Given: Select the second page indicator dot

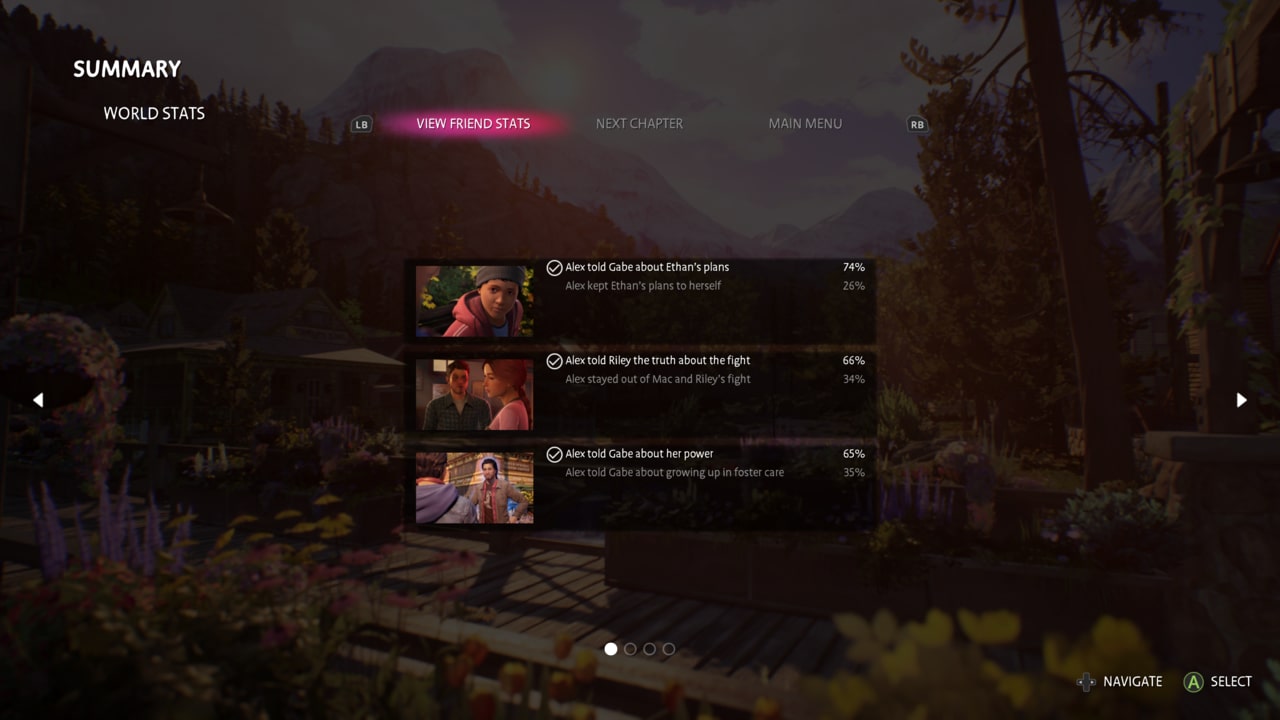Looking at the screenshot, I should [630, 649].
